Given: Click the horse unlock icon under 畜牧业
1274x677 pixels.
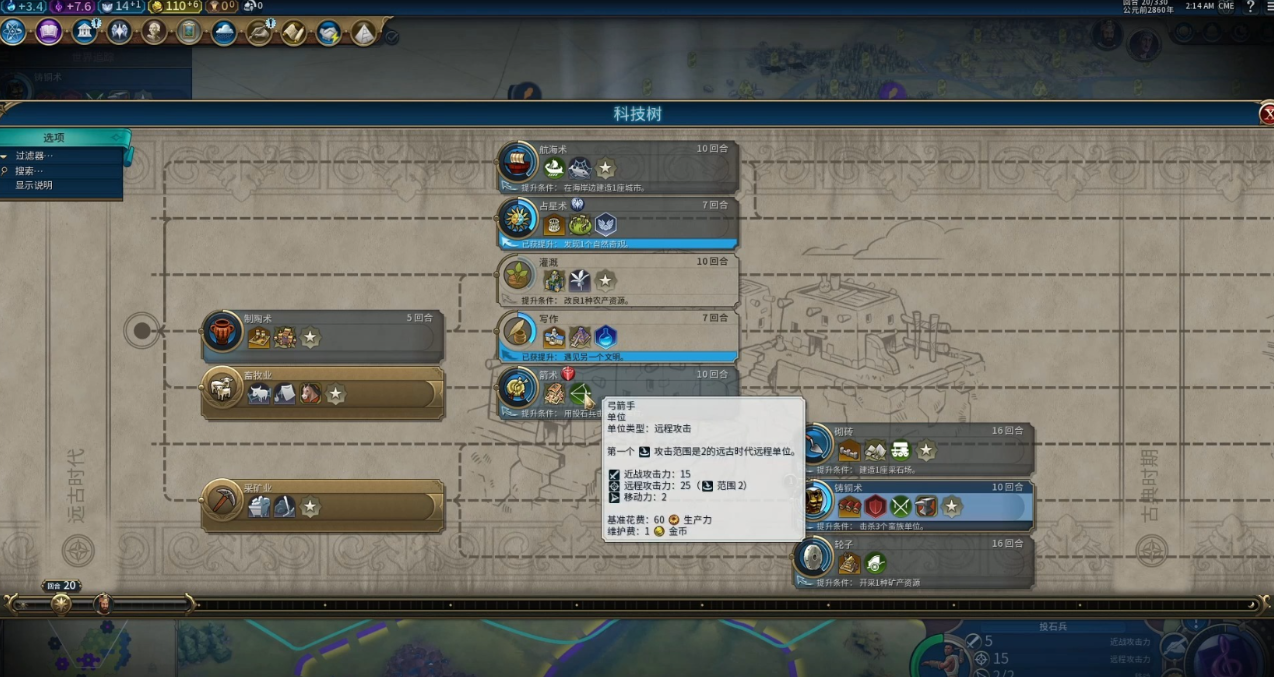Looking at the screenshot, I should 310,394.
